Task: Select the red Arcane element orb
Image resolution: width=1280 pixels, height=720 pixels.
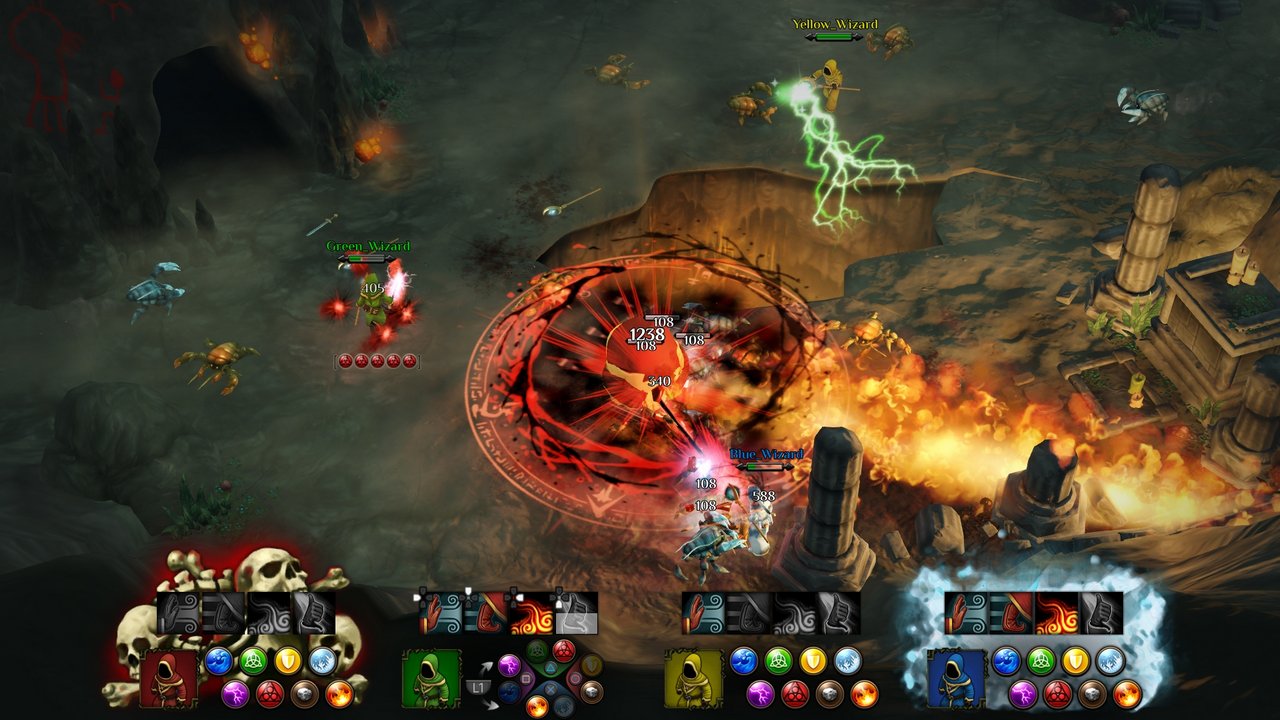Action: point(270,693)
